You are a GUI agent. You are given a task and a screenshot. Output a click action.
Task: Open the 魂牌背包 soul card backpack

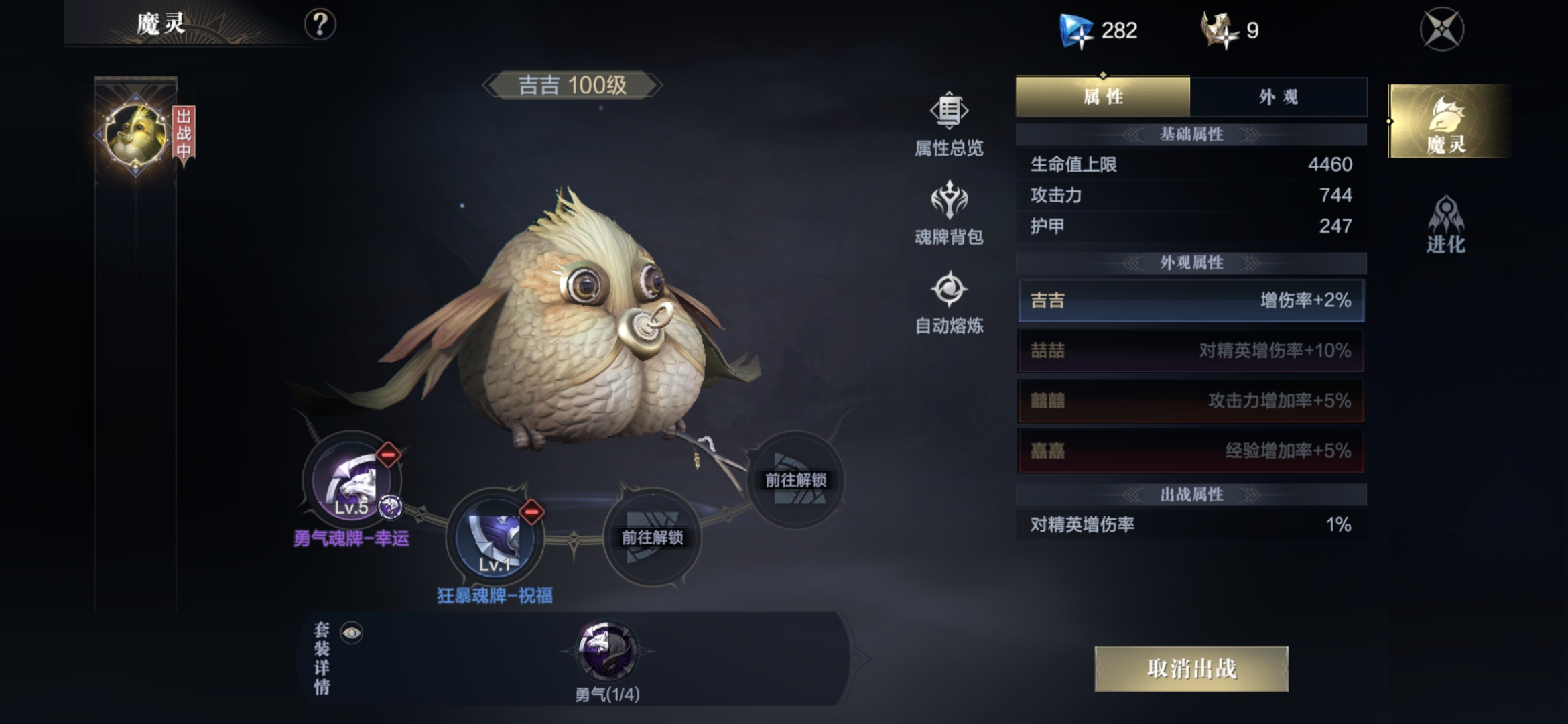click(x=949, y=215)
